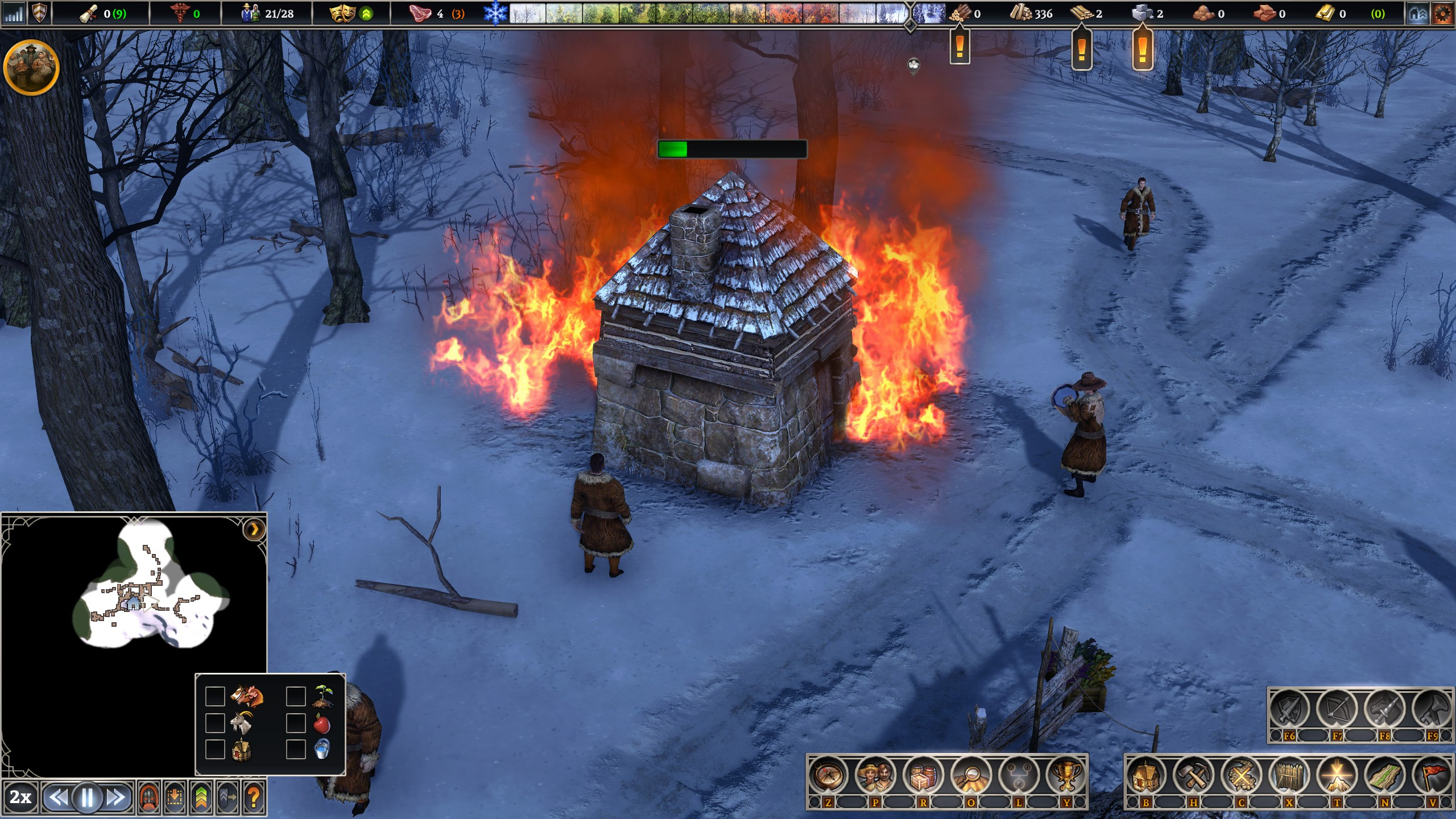Open settings with the gear icon

pyautogui.click(x=1442, y=14)
